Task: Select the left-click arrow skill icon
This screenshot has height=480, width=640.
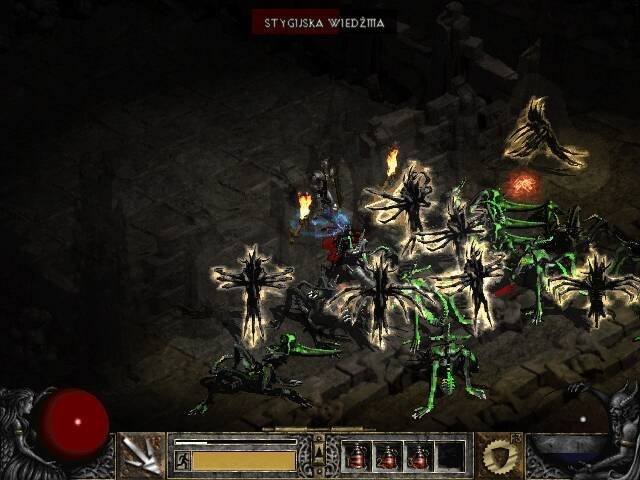Action: coord(142,456)
